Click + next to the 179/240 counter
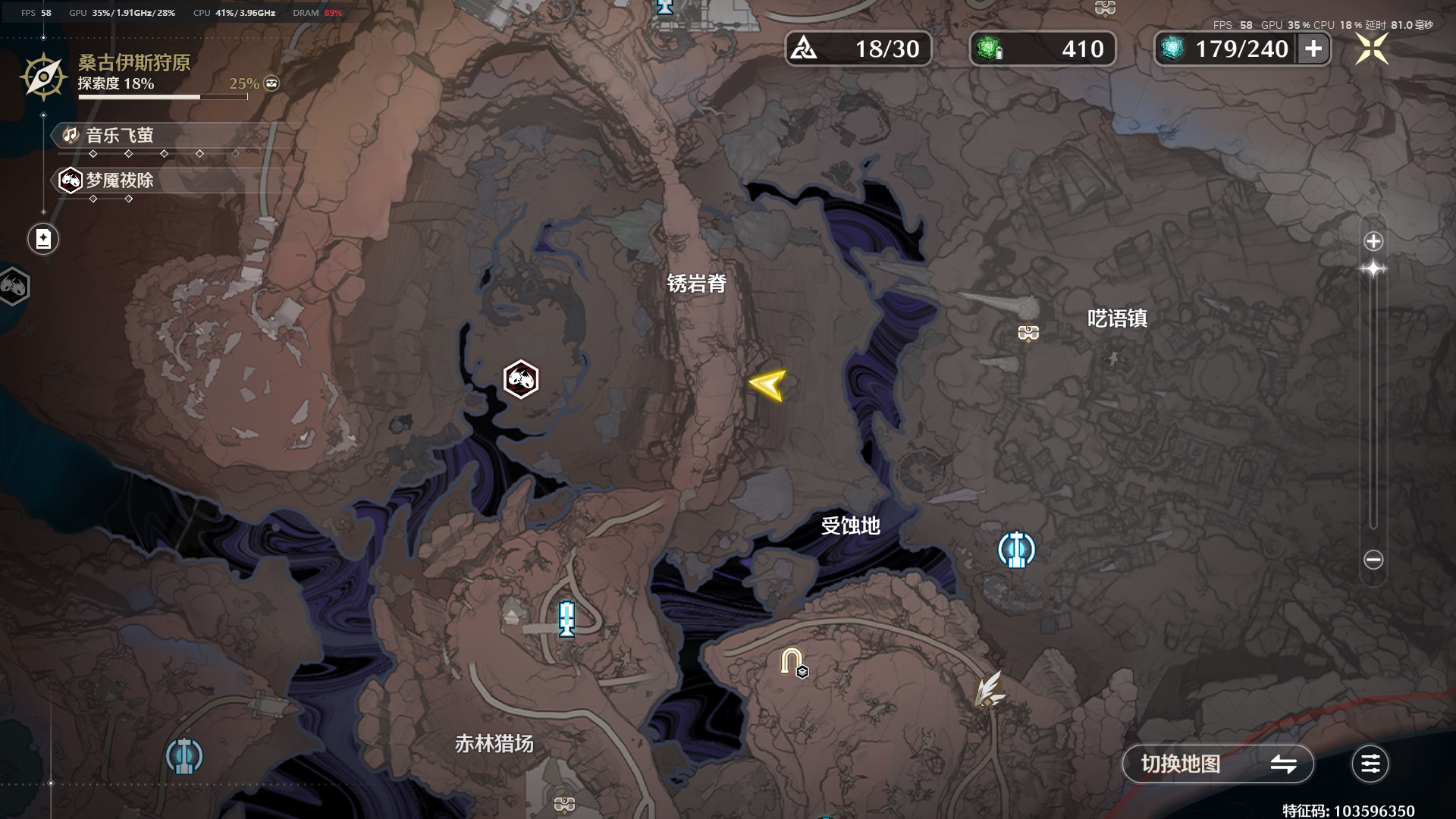Screen dimensions: 1456x819 click(1313, 49)
